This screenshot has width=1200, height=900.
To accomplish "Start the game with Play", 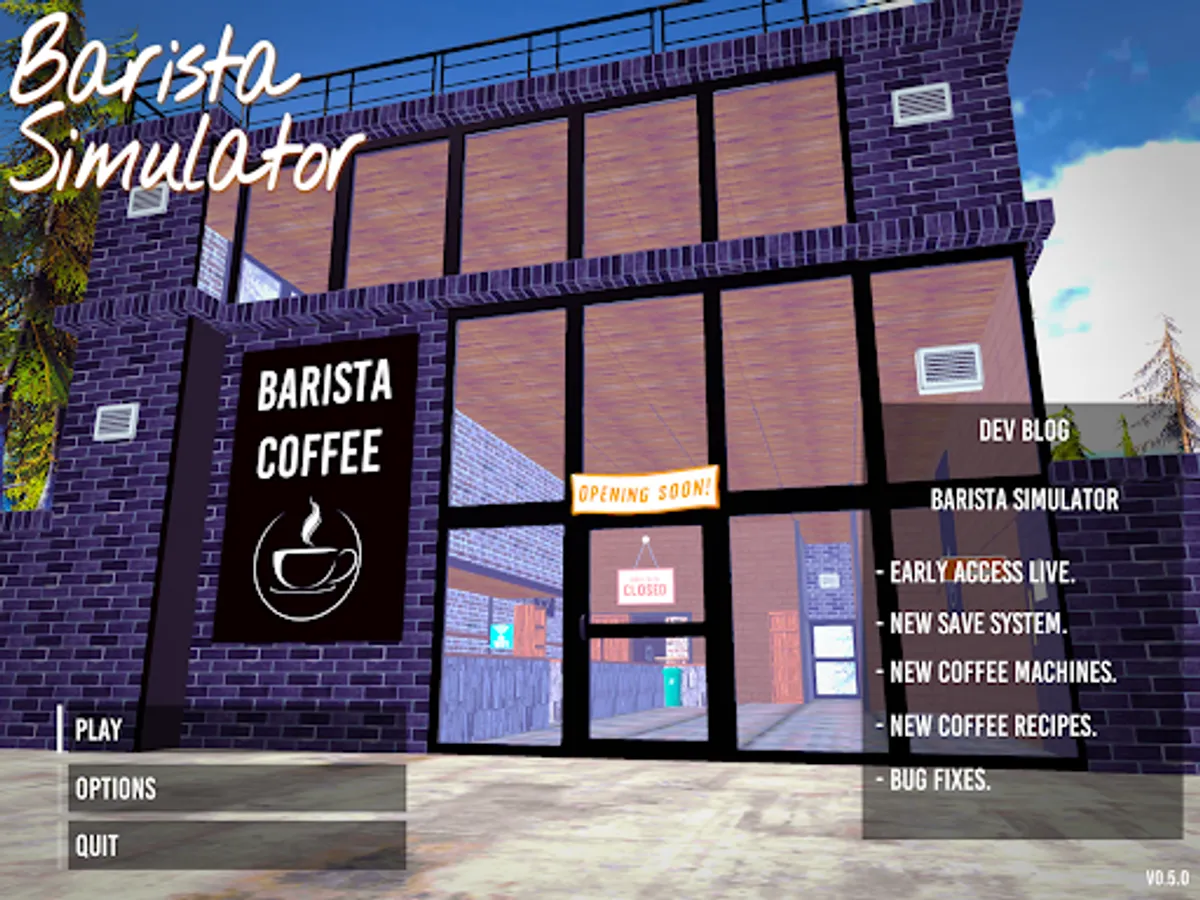I will pyautogui.click(x=100, y=730).
